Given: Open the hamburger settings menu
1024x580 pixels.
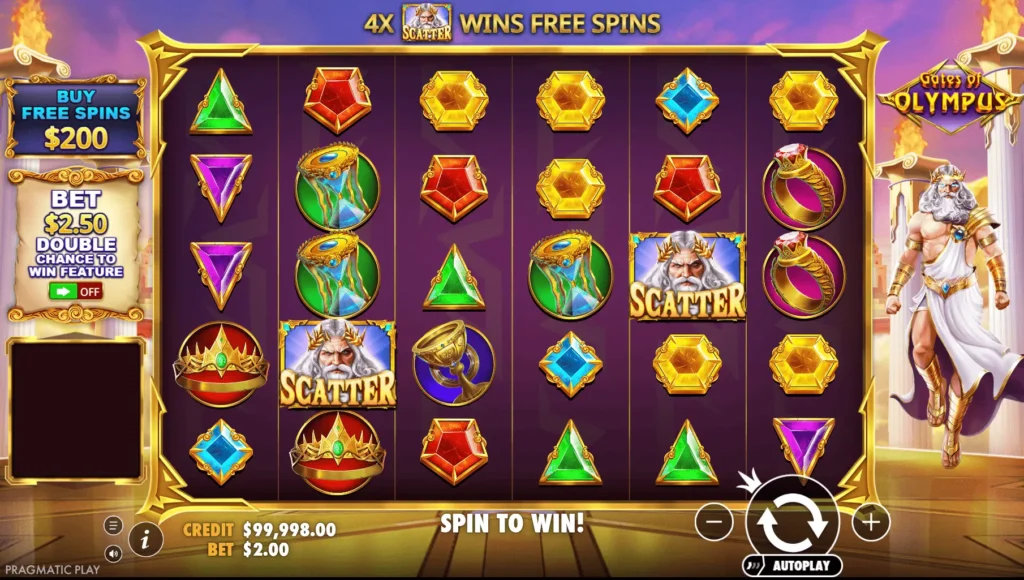Looking at the screenshot, I should [113, 525].
